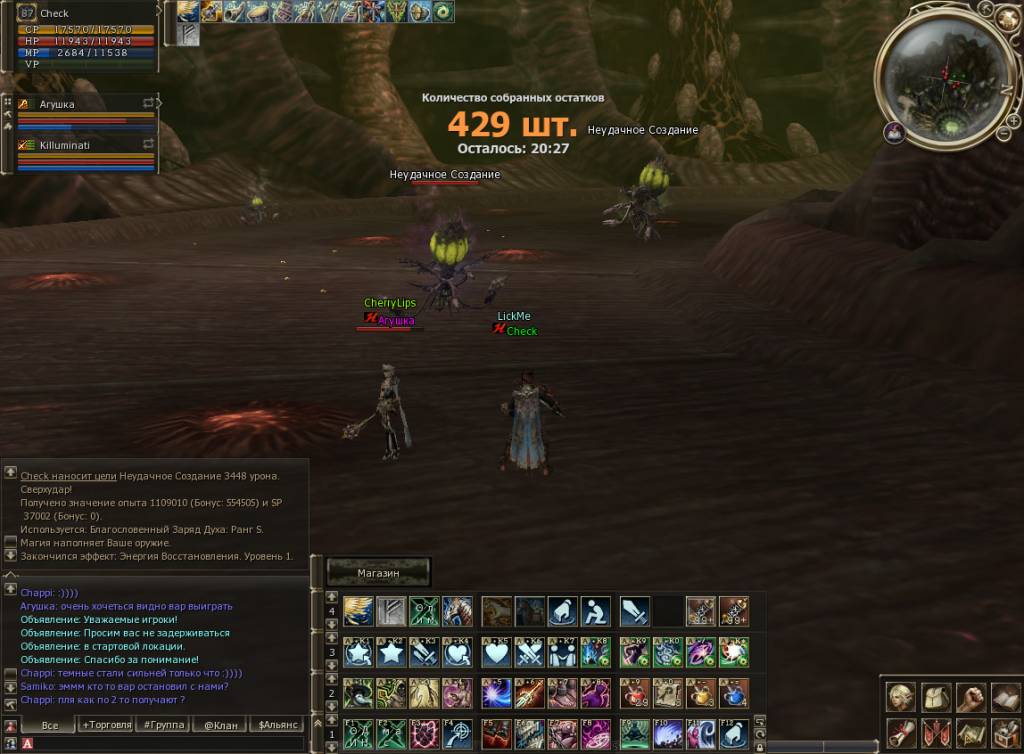Open the inventory bag icon

pyautogui.click(x=937, y=697)
